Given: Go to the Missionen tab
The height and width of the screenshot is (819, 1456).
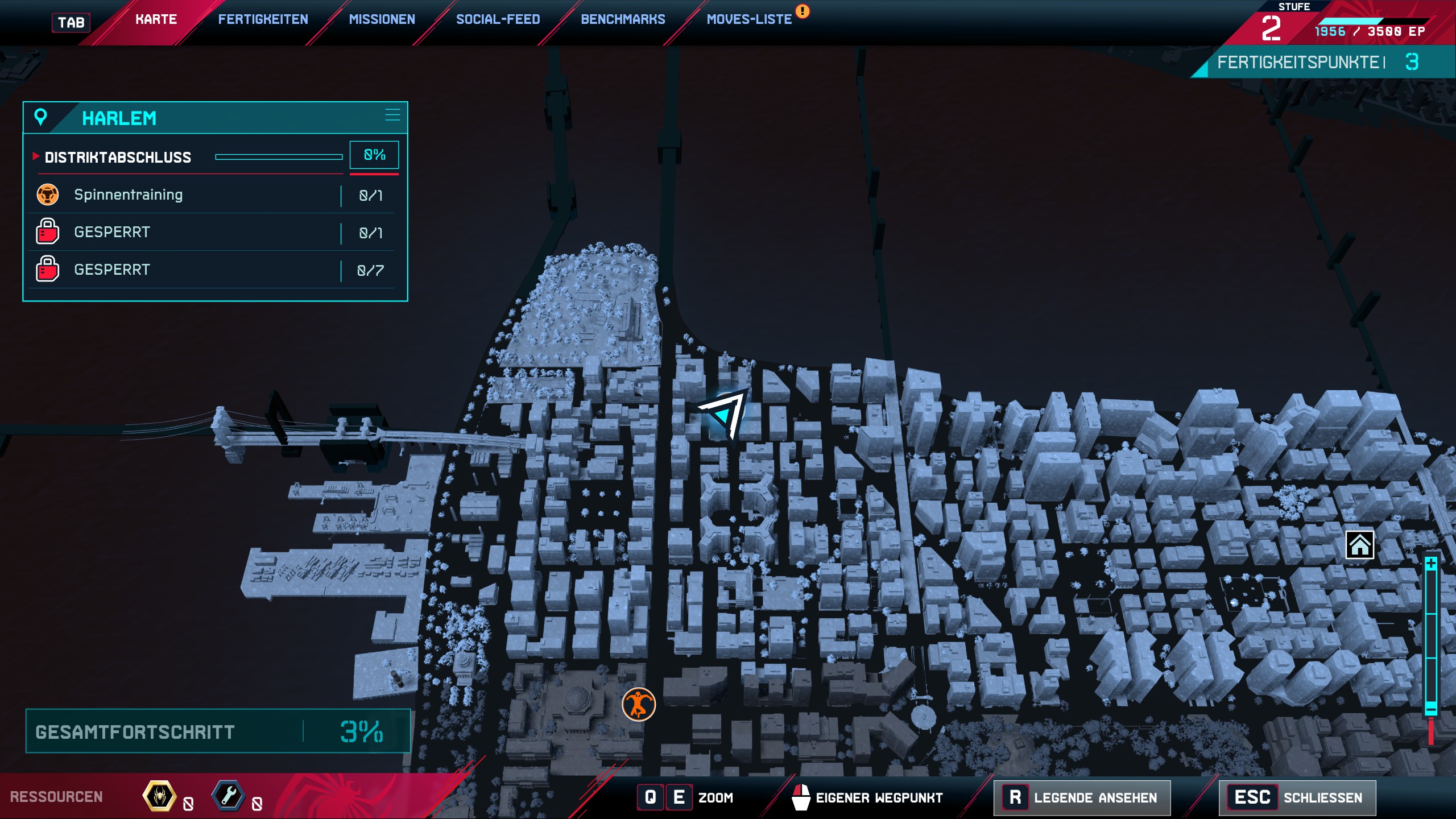Looking at the screenshot, I should (x=382, y=20).
